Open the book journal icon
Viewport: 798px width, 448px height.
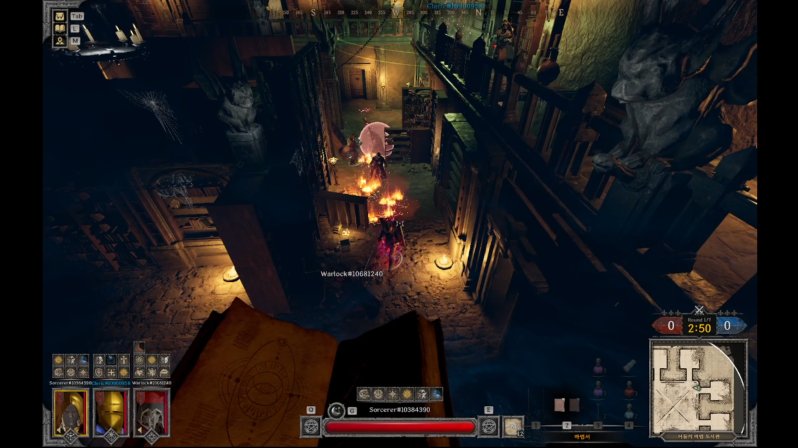pyautogui.click(x=60, y=28)
